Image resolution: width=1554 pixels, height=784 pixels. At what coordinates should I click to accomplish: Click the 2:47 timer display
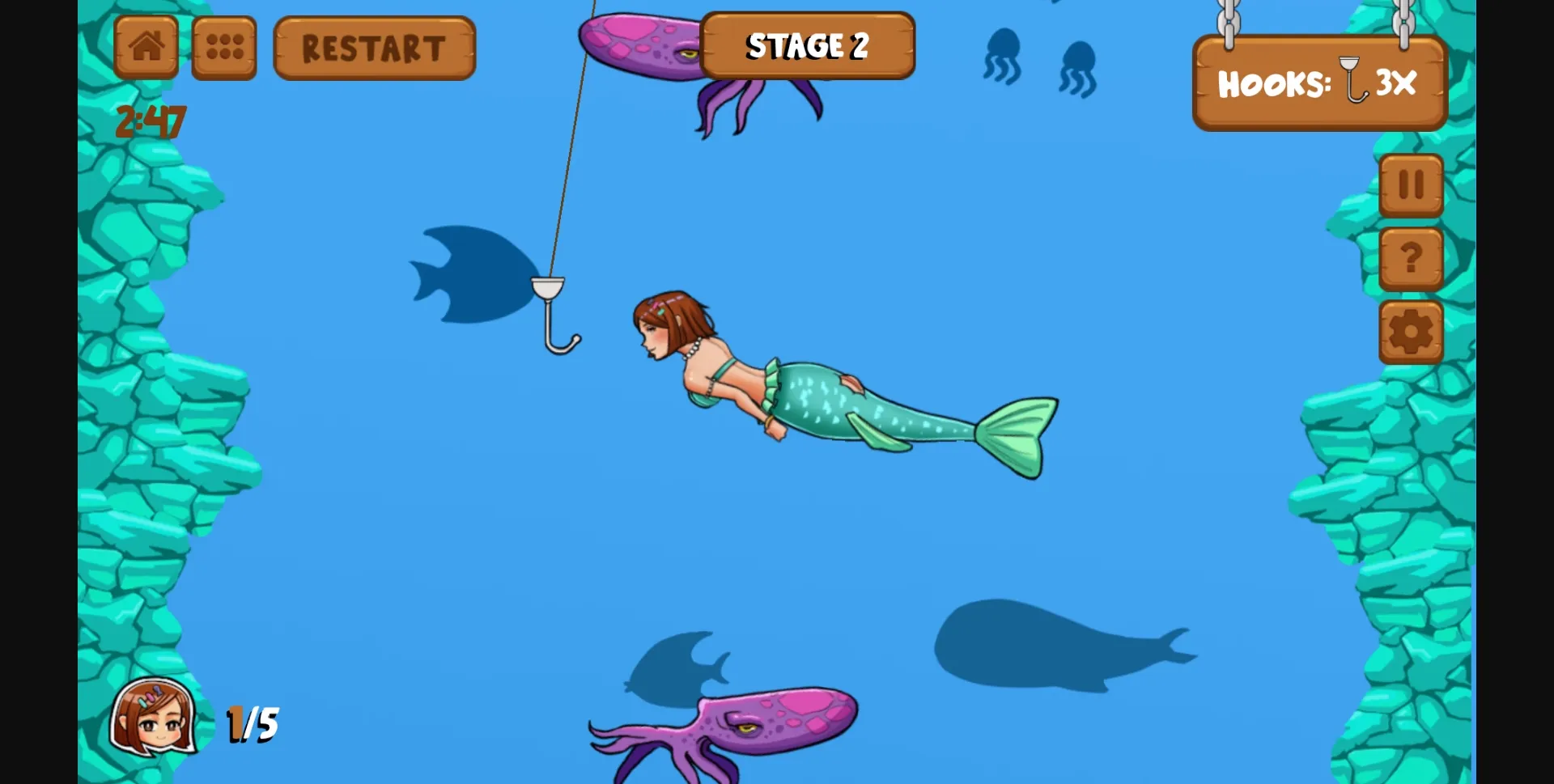coord(151,121)
